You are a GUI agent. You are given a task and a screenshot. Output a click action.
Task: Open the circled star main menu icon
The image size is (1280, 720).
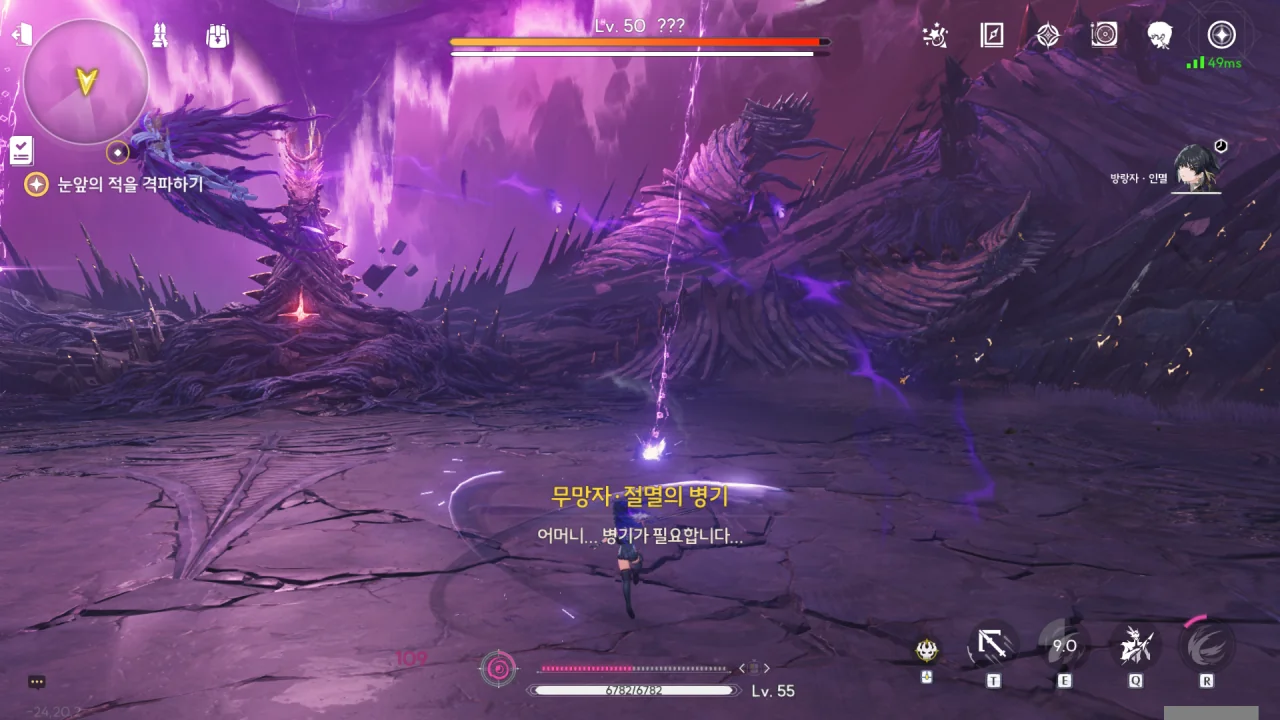point(1221,35)
